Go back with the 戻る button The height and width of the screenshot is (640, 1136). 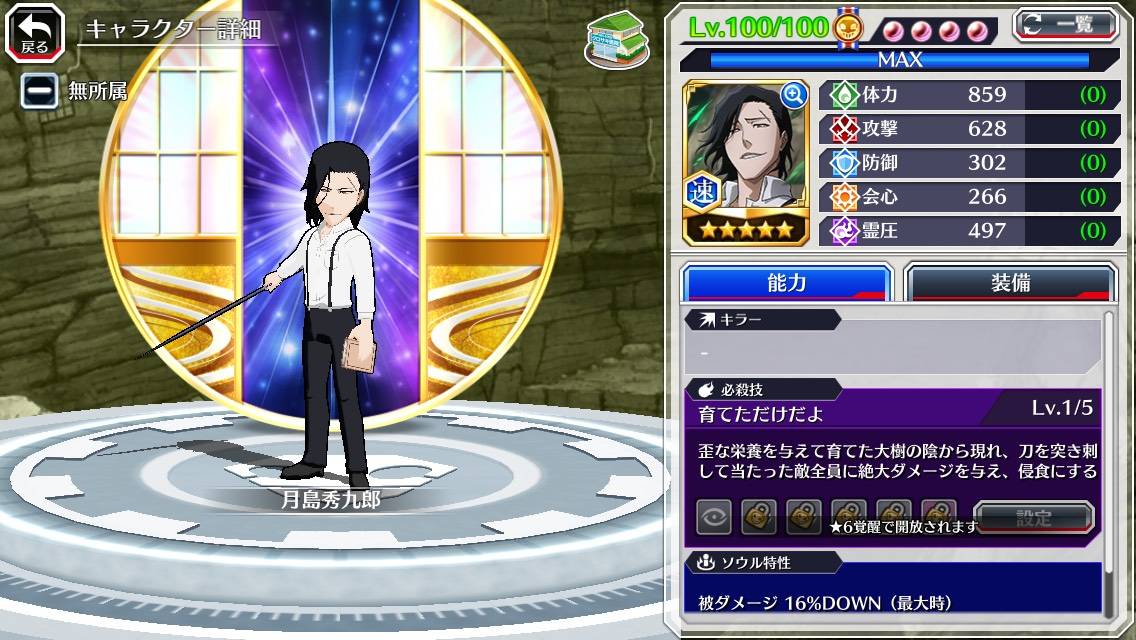point(35,32)
